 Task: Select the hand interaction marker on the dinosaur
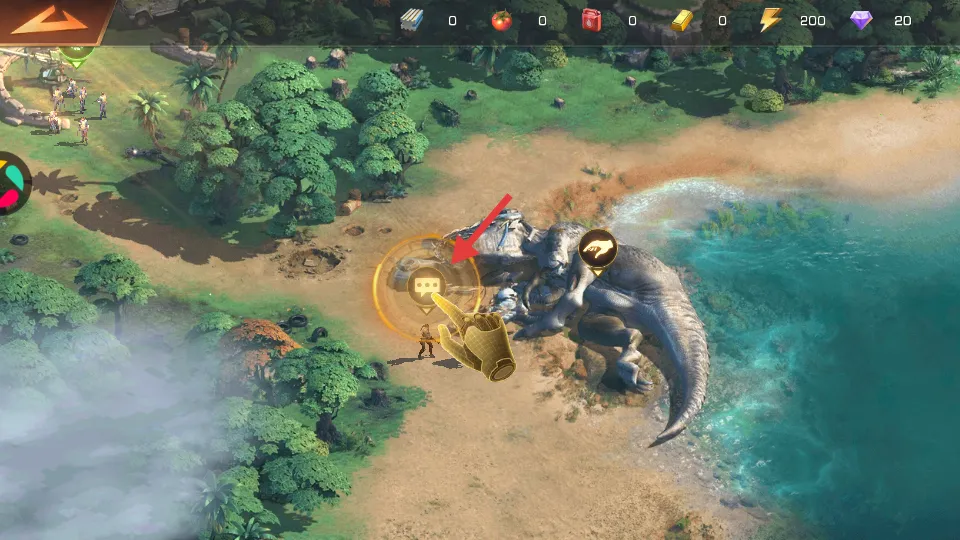[x=597, y=249]
